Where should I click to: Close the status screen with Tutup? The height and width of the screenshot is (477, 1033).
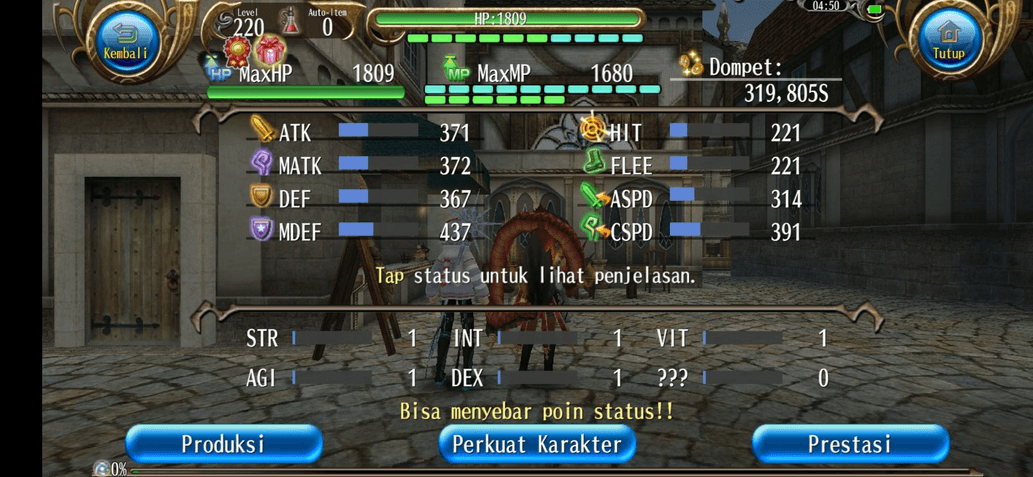pos(948,43)
